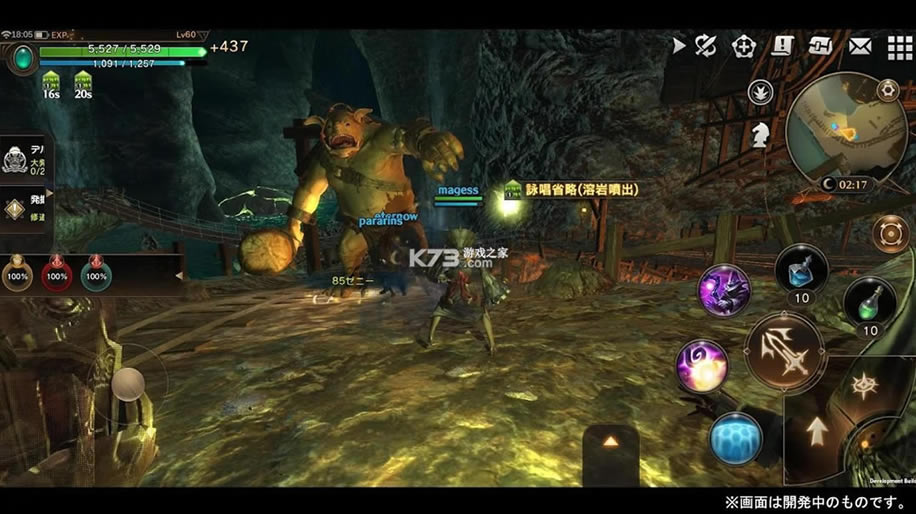Activate the blue hexagon shield skill
The height and width of the screenshot is (514, 916).
(735, 440)
